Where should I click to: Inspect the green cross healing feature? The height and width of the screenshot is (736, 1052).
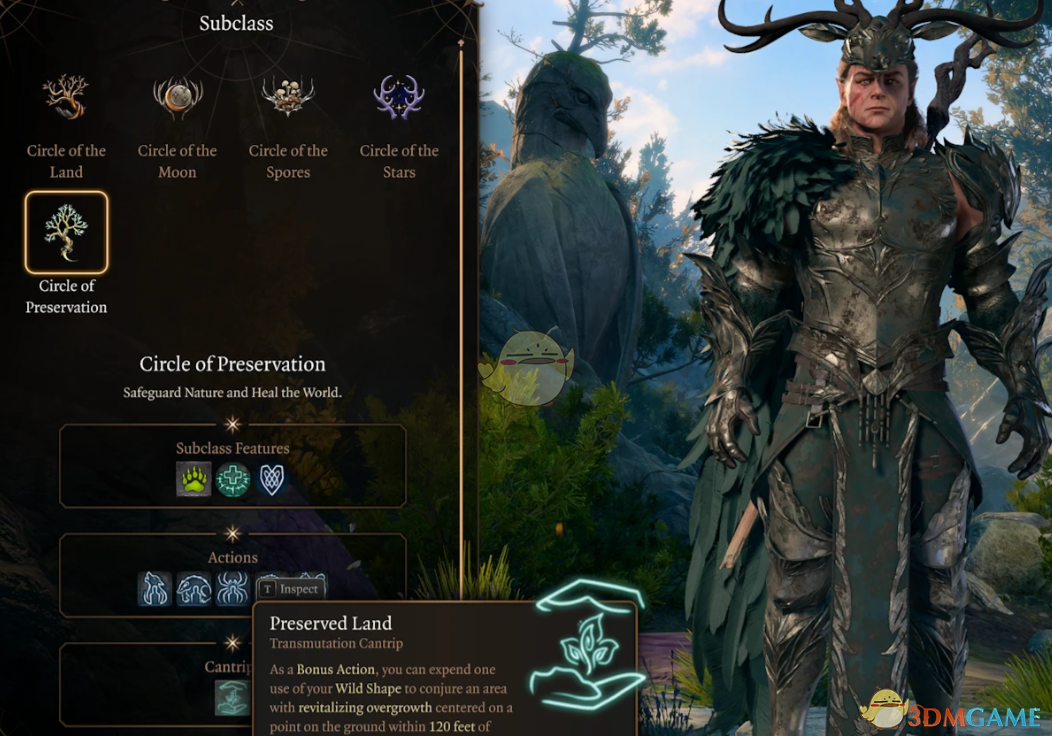pyautogui.click(x=233, y=480)
